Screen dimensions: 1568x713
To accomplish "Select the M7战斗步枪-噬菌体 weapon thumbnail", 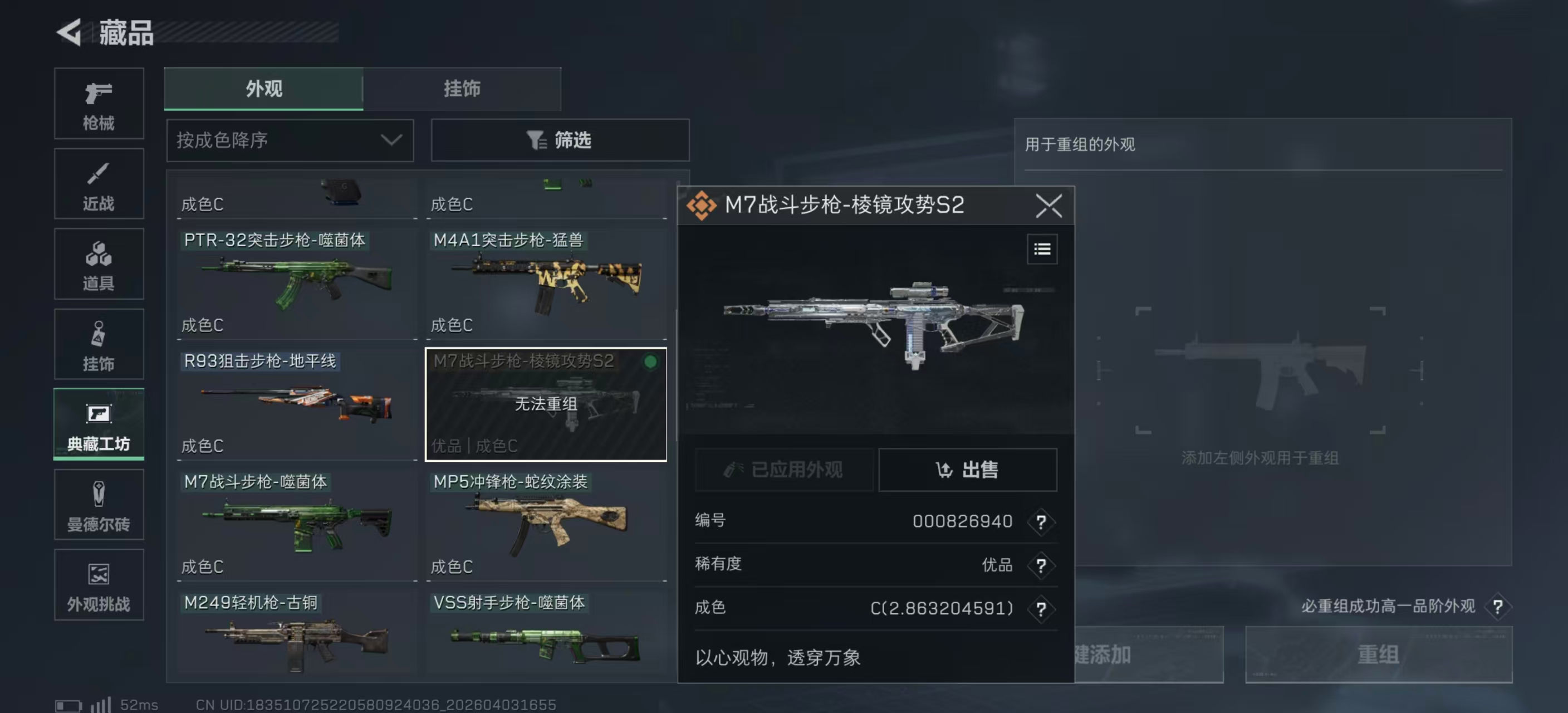I will [x=296, y=525].
